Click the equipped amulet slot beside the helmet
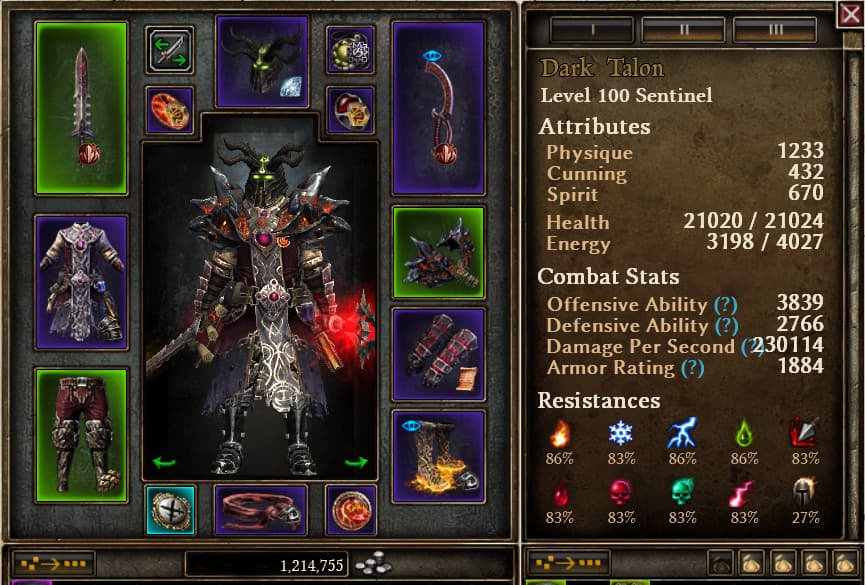This screenshot has height=585, width=865. (350, 50)
